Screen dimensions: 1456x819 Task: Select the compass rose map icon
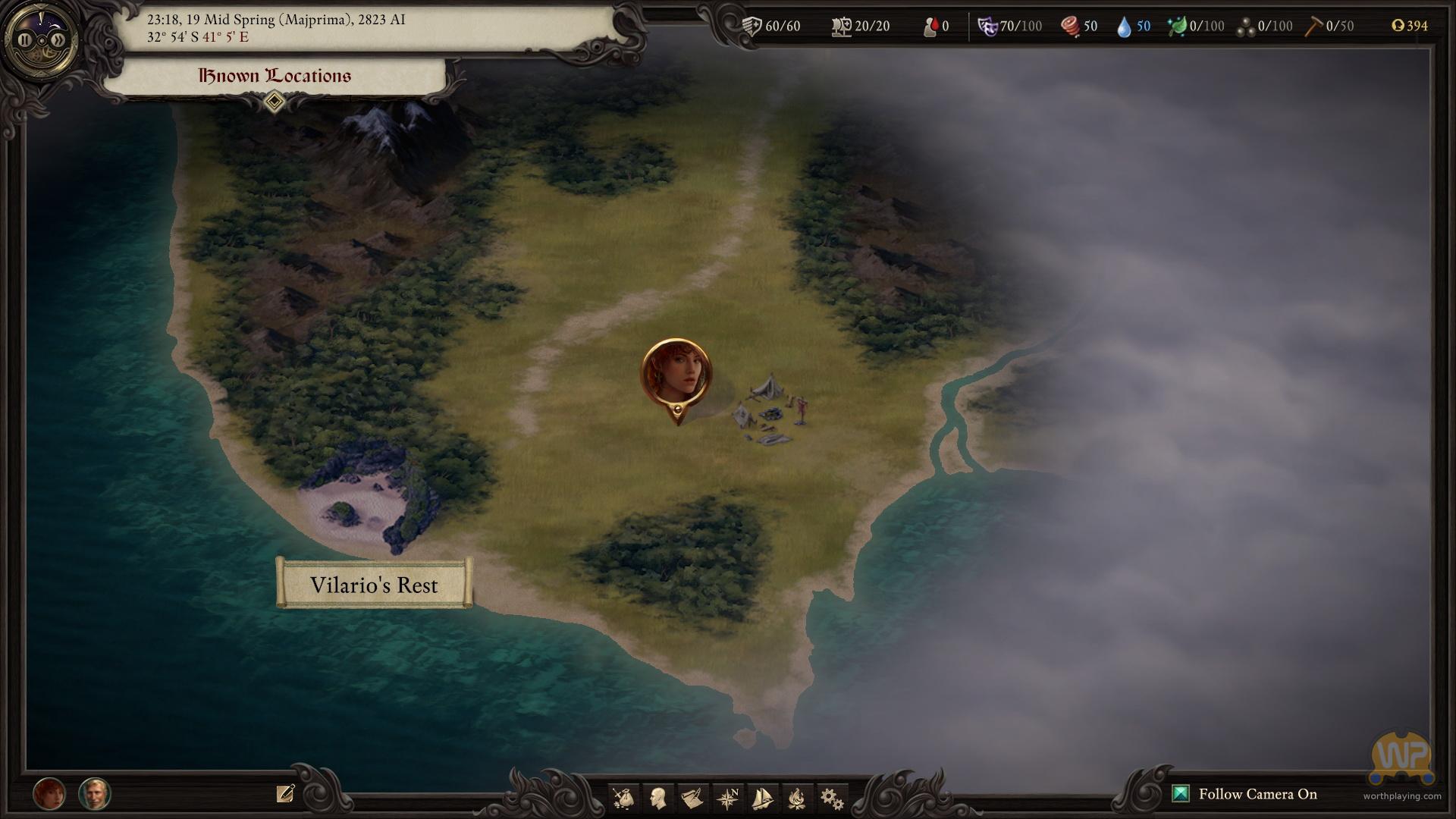click(728, 798)
